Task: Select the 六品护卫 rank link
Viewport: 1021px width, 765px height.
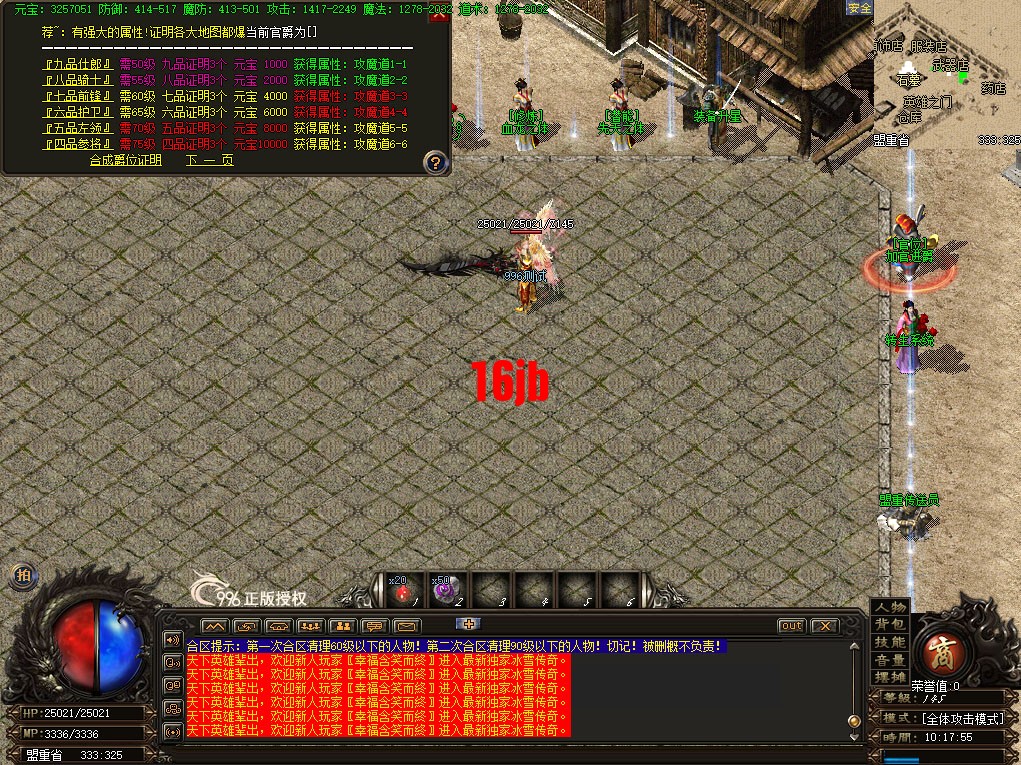Action: pos(79,112)
